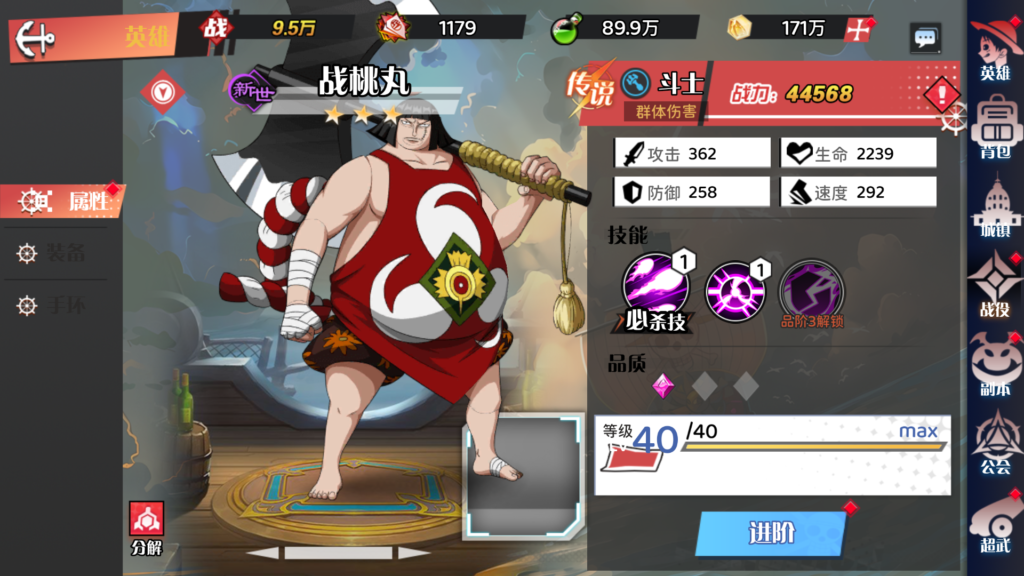Open the chat bubble icon
The image size is (1024, 576).
tap(925, 38)
